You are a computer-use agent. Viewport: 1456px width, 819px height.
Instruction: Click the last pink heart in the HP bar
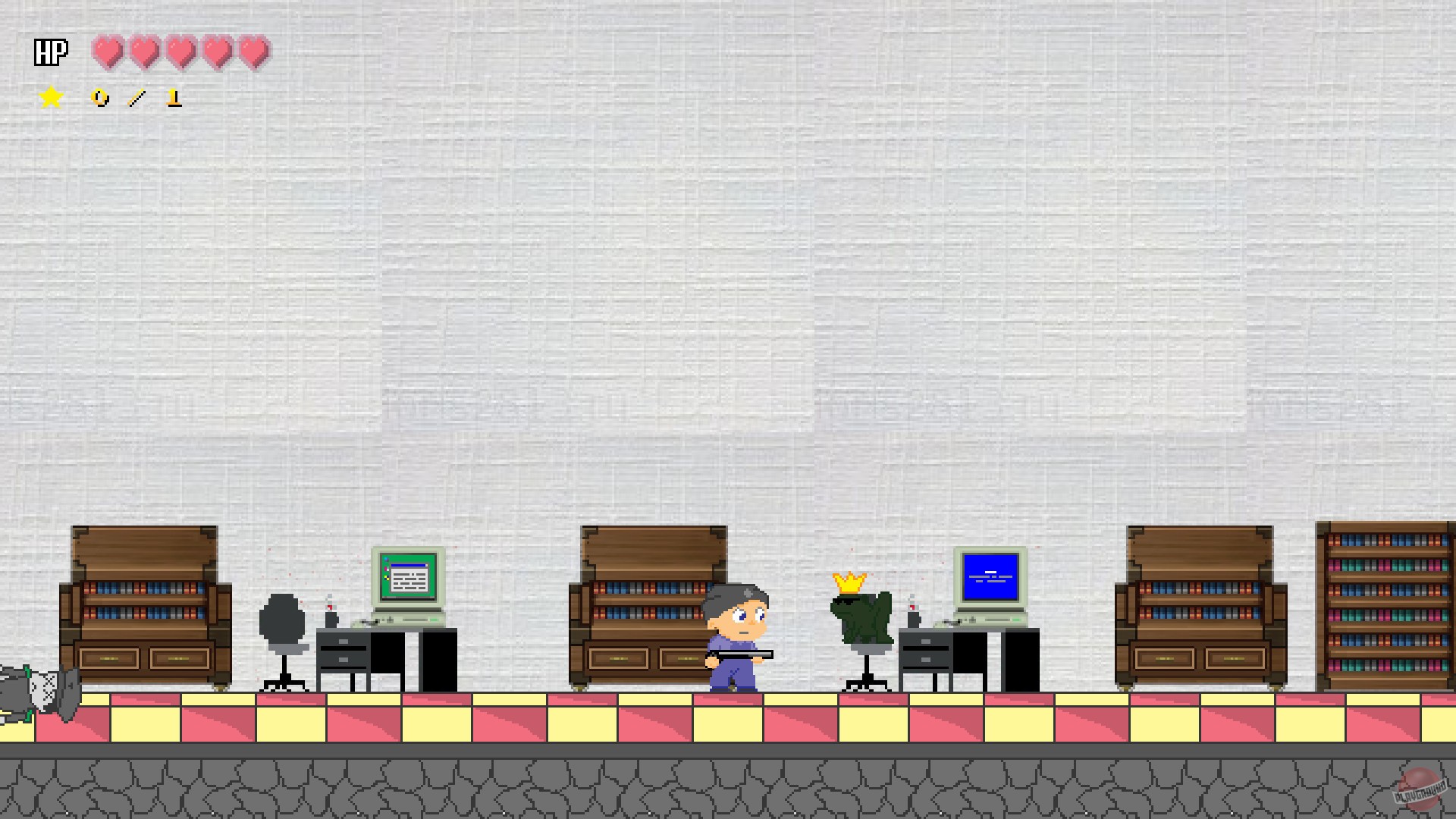pos(253,52)
